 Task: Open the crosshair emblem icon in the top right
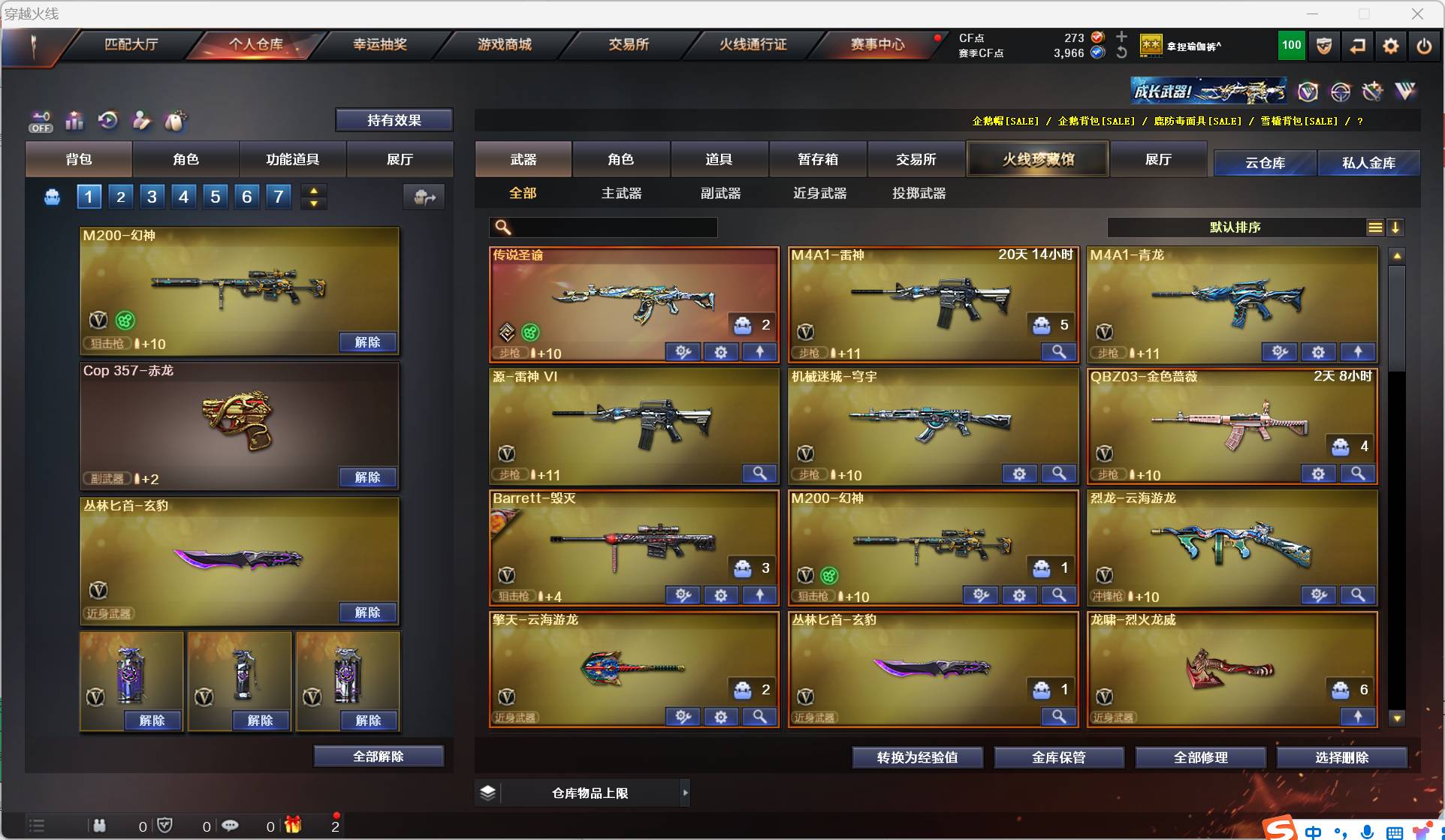point(1341,92)
